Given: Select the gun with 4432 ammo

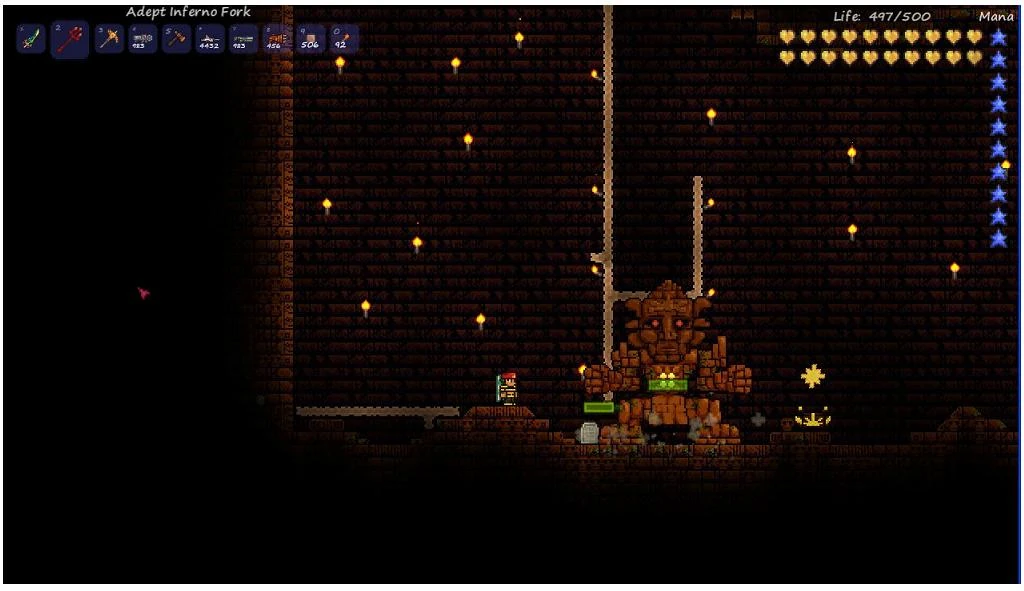Looking at the screenshot, I should 210,39.
